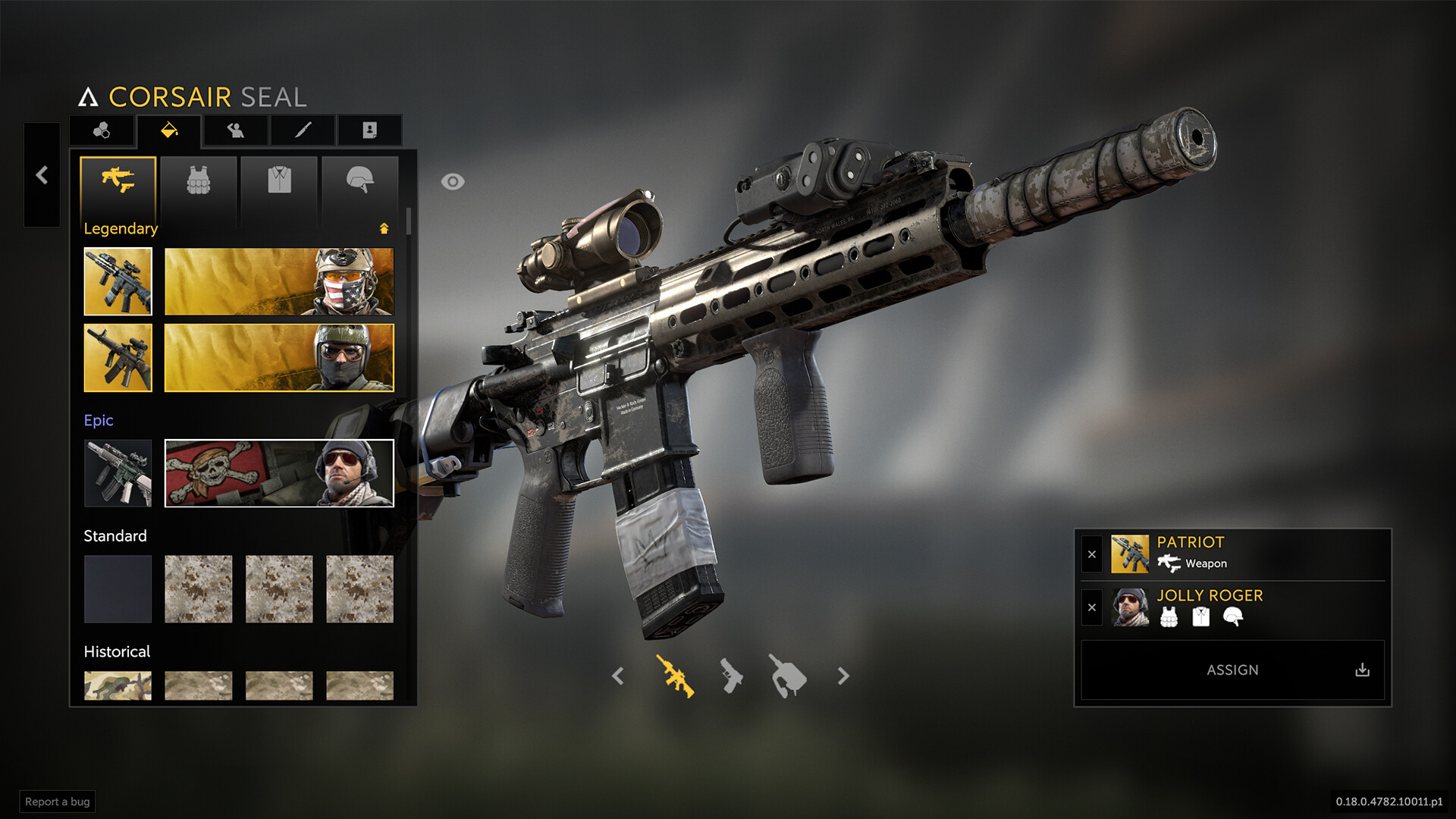
Task: Select the knife customization tab icon
Action: point(301,130)
